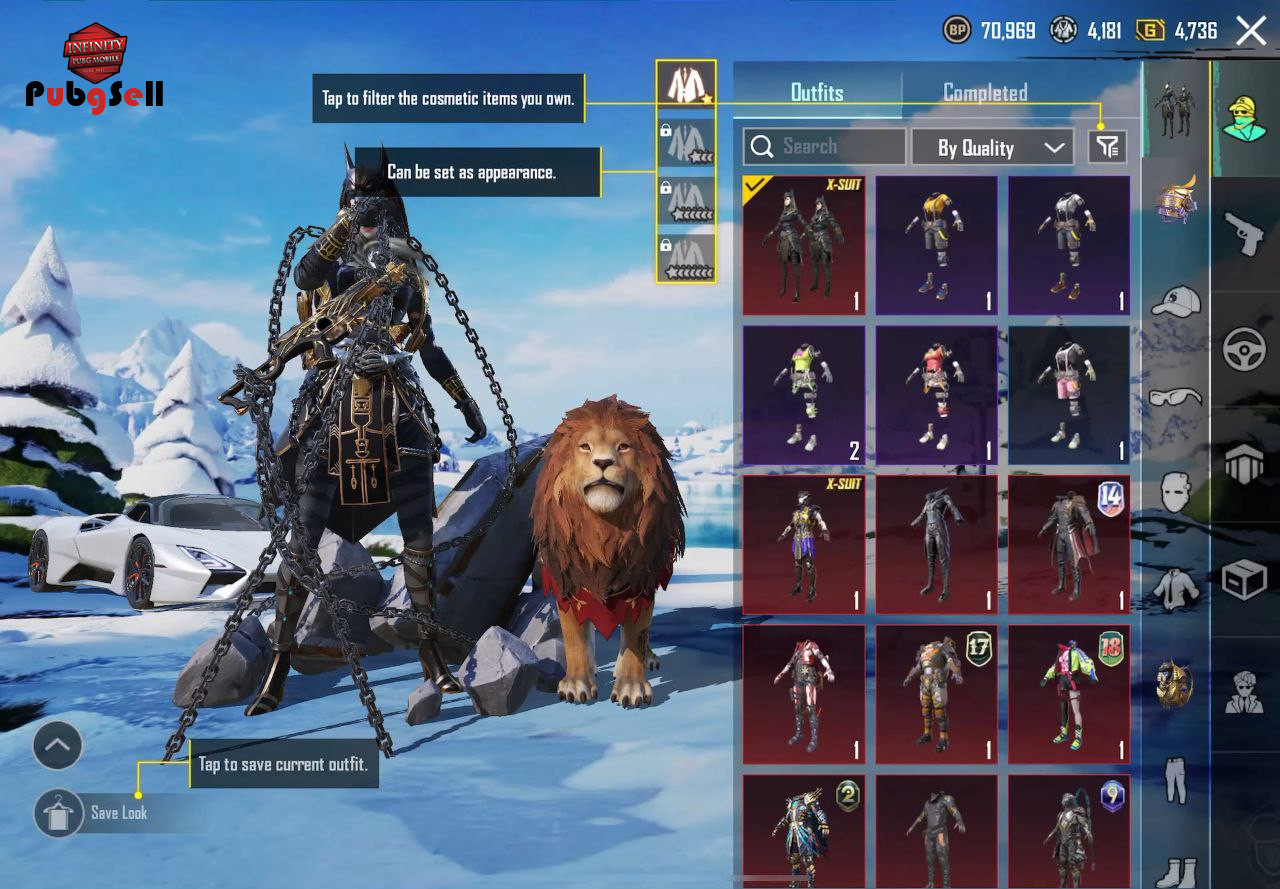Choose the outfit with badge 14

click(x=1069, y=545)
